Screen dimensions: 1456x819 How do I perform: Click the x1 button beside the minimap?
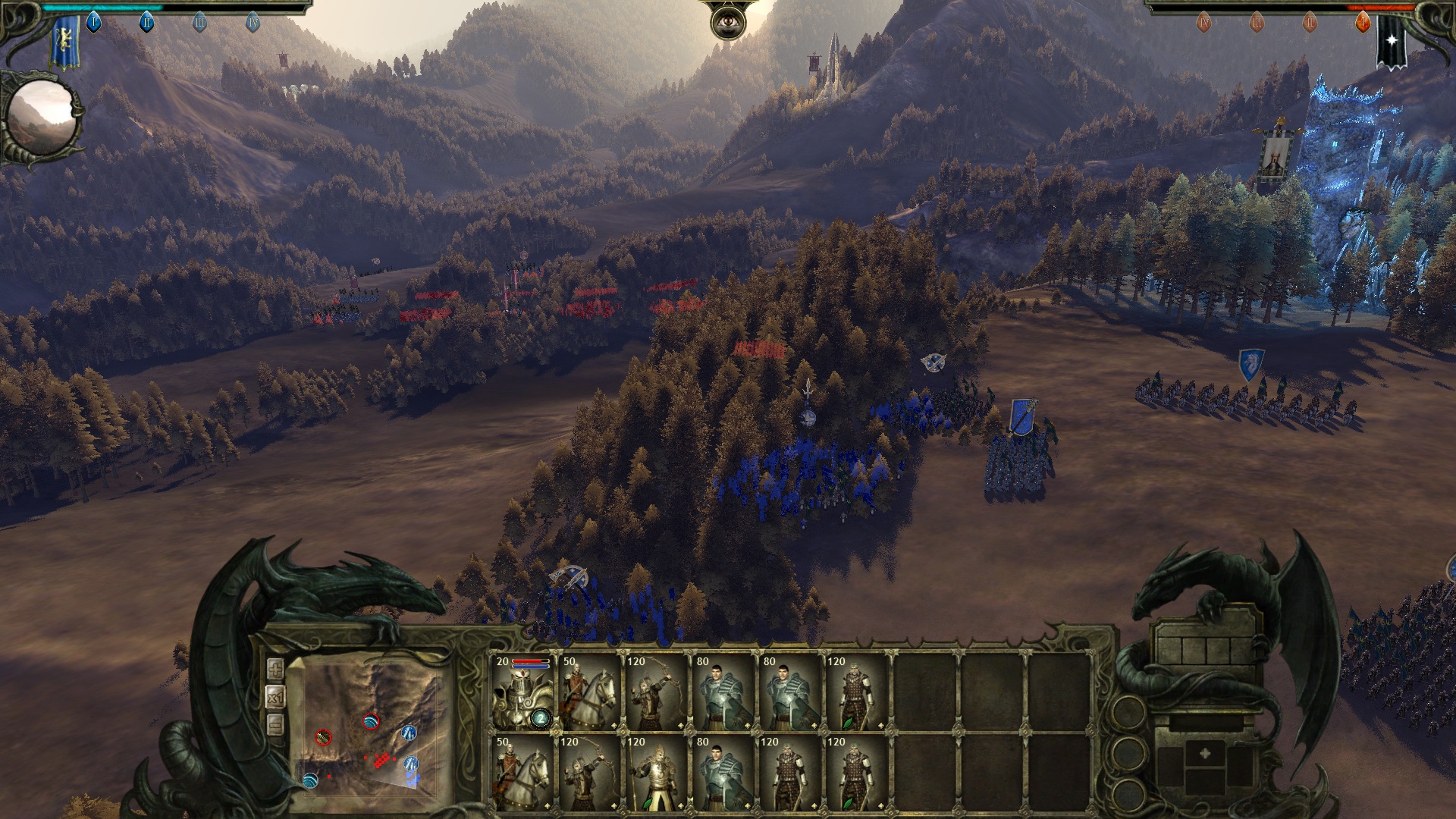tap(275, 696)
